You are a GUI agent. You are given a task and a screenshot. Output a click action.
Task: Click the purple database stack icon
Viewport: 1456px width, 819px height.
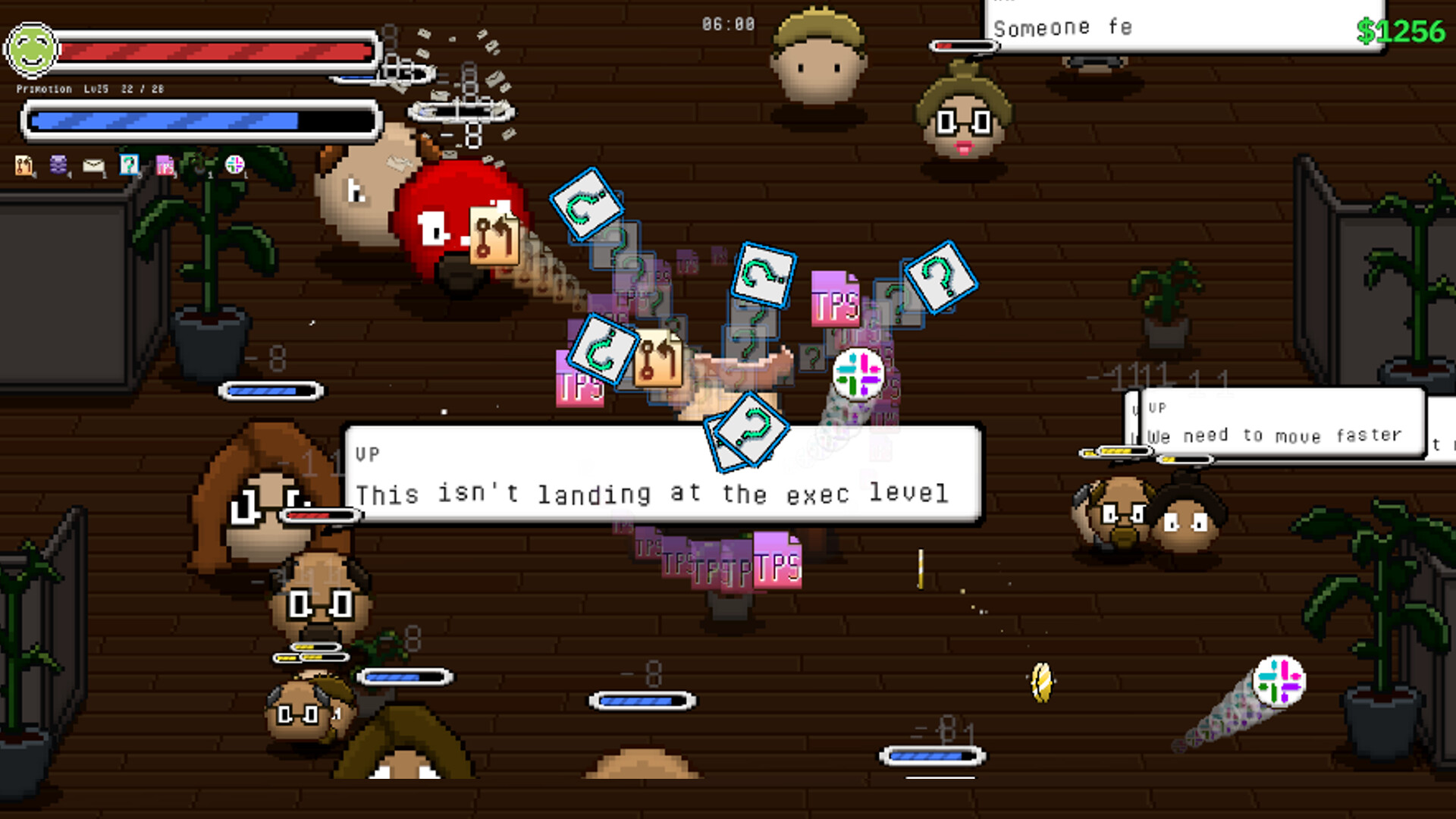pyautogui.click(x=58, y=165)
